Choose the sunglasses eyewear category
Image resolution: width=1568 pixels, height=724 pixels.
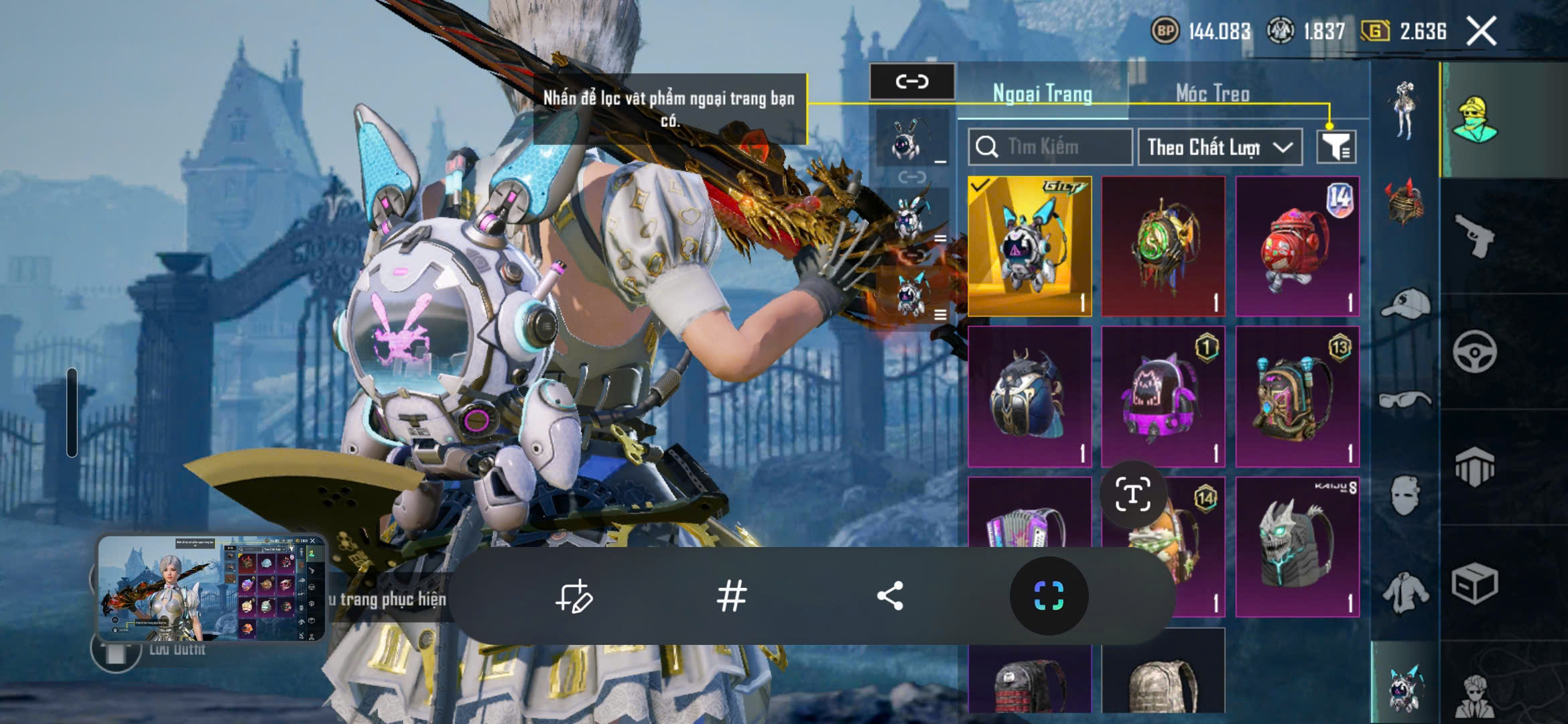[1405, 400]
